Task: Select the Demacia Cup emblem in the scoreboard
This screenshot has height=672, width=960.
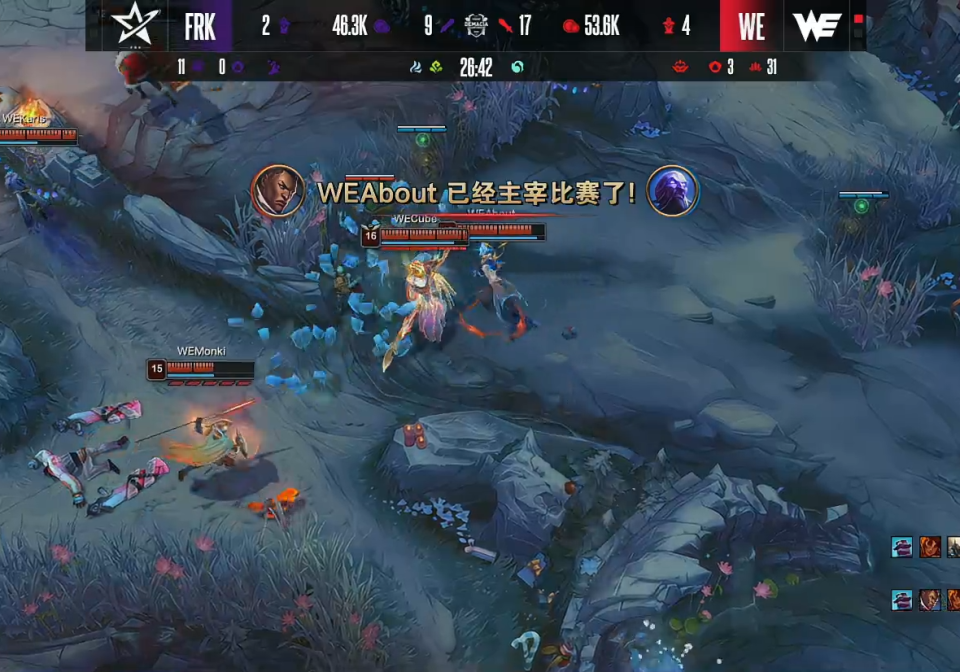Action: tap(476, 26)
